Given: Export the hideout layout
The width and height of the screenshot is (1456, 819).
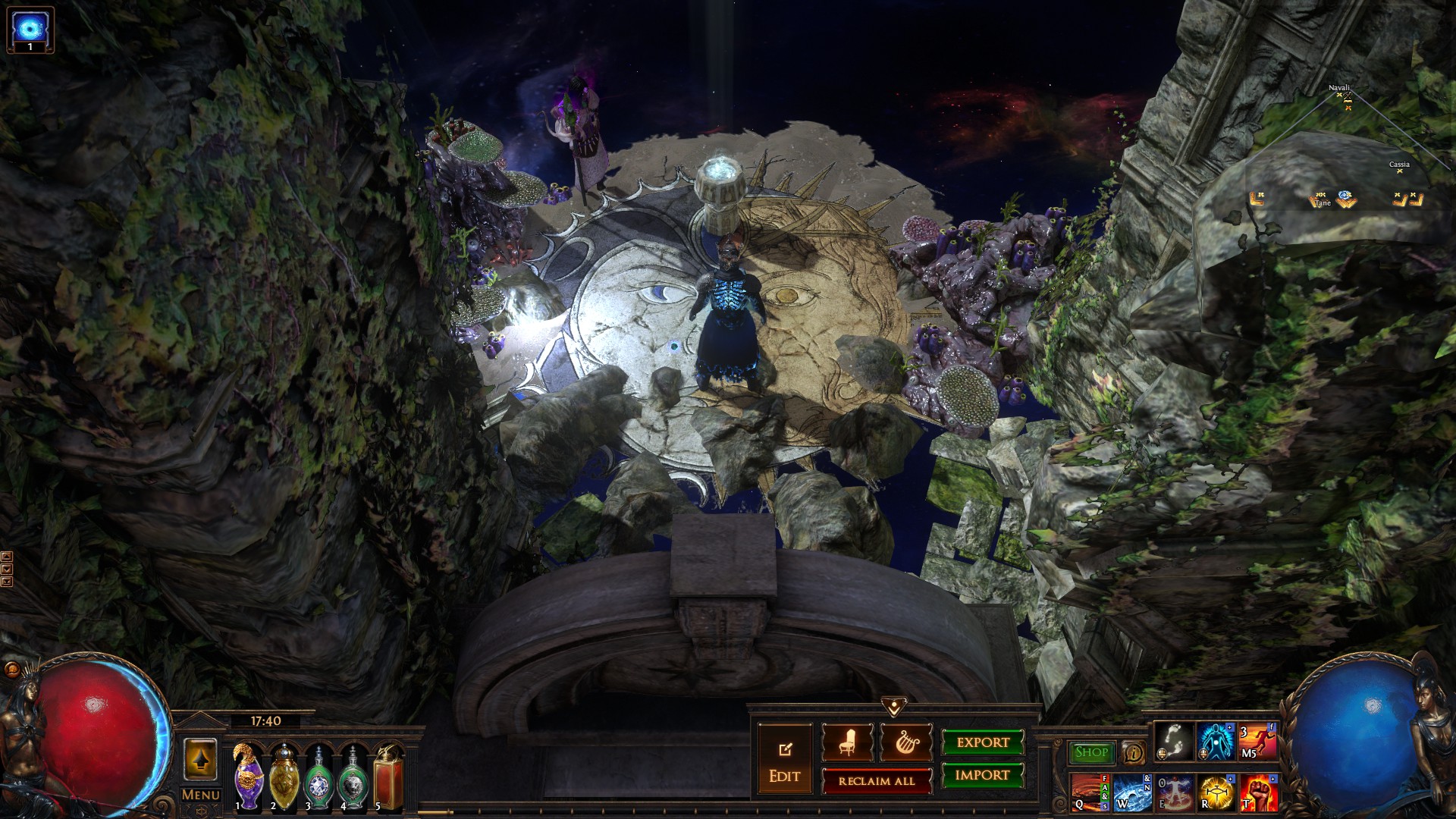Looking at the screenshot, I should coord(983,742).
